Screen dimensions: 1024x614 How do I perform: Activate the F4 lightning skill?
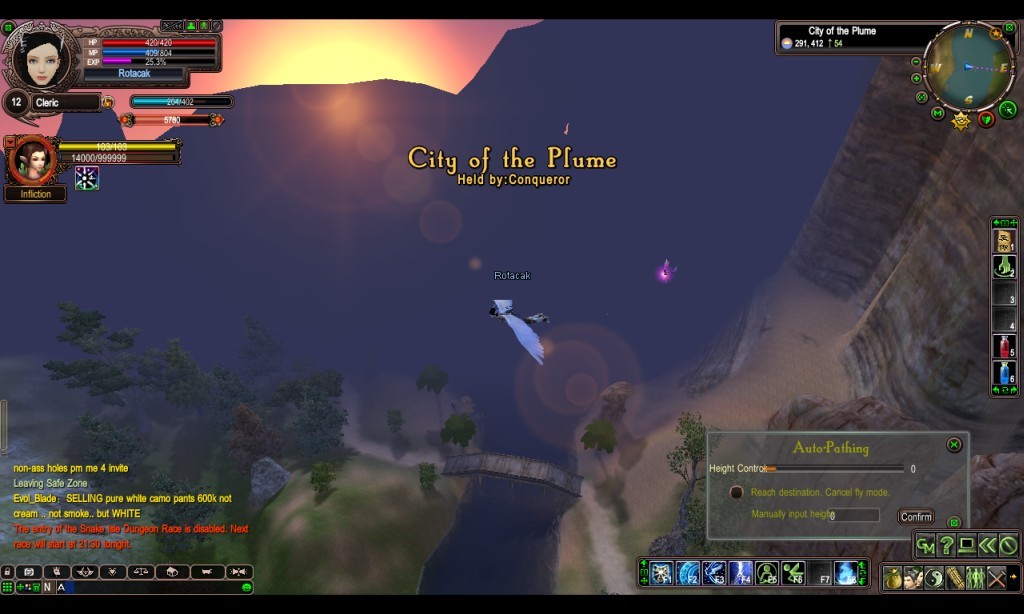740,573
